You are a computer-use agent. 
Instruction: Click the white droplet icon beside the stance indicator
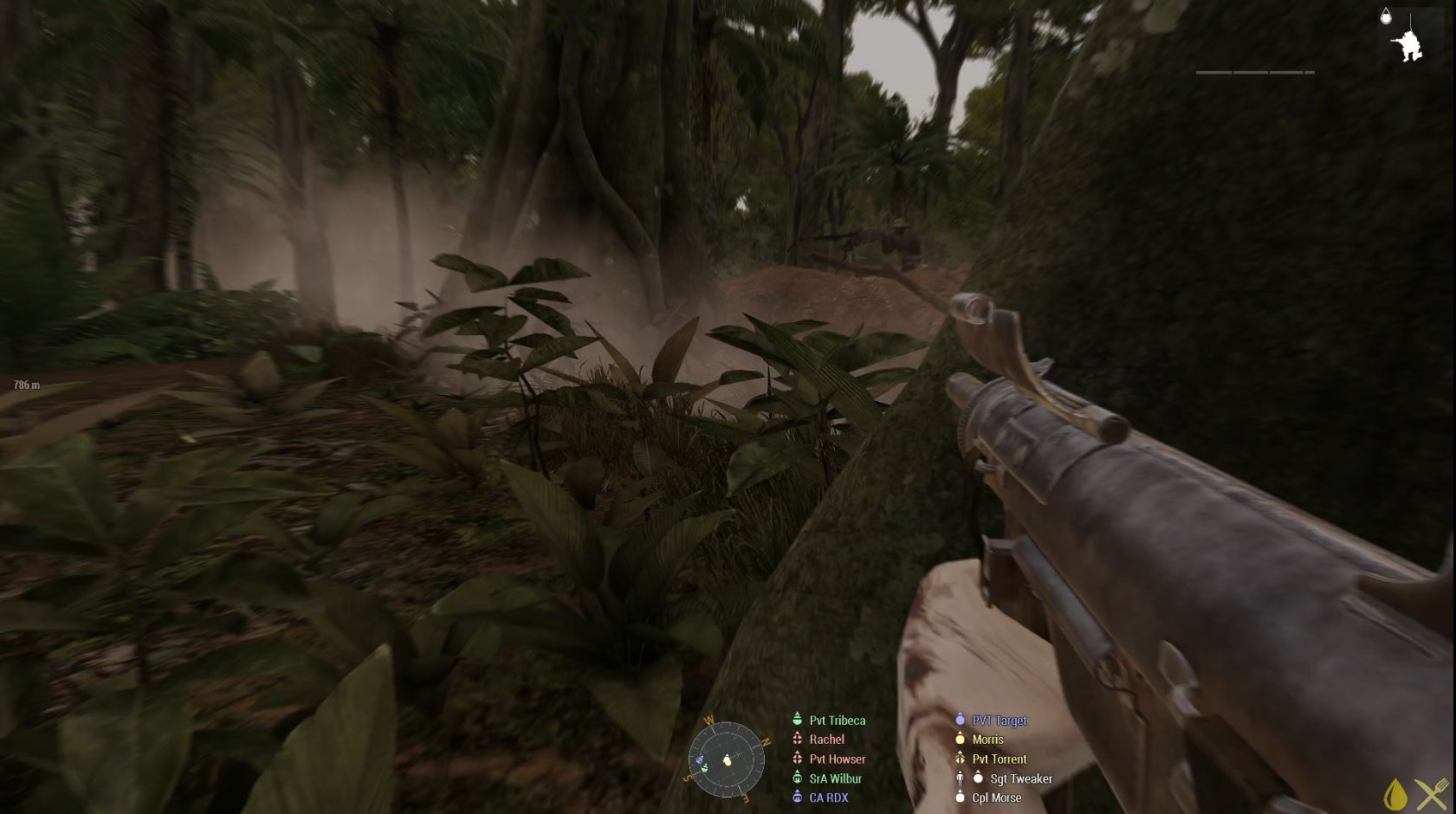[x=1386, y=16]
